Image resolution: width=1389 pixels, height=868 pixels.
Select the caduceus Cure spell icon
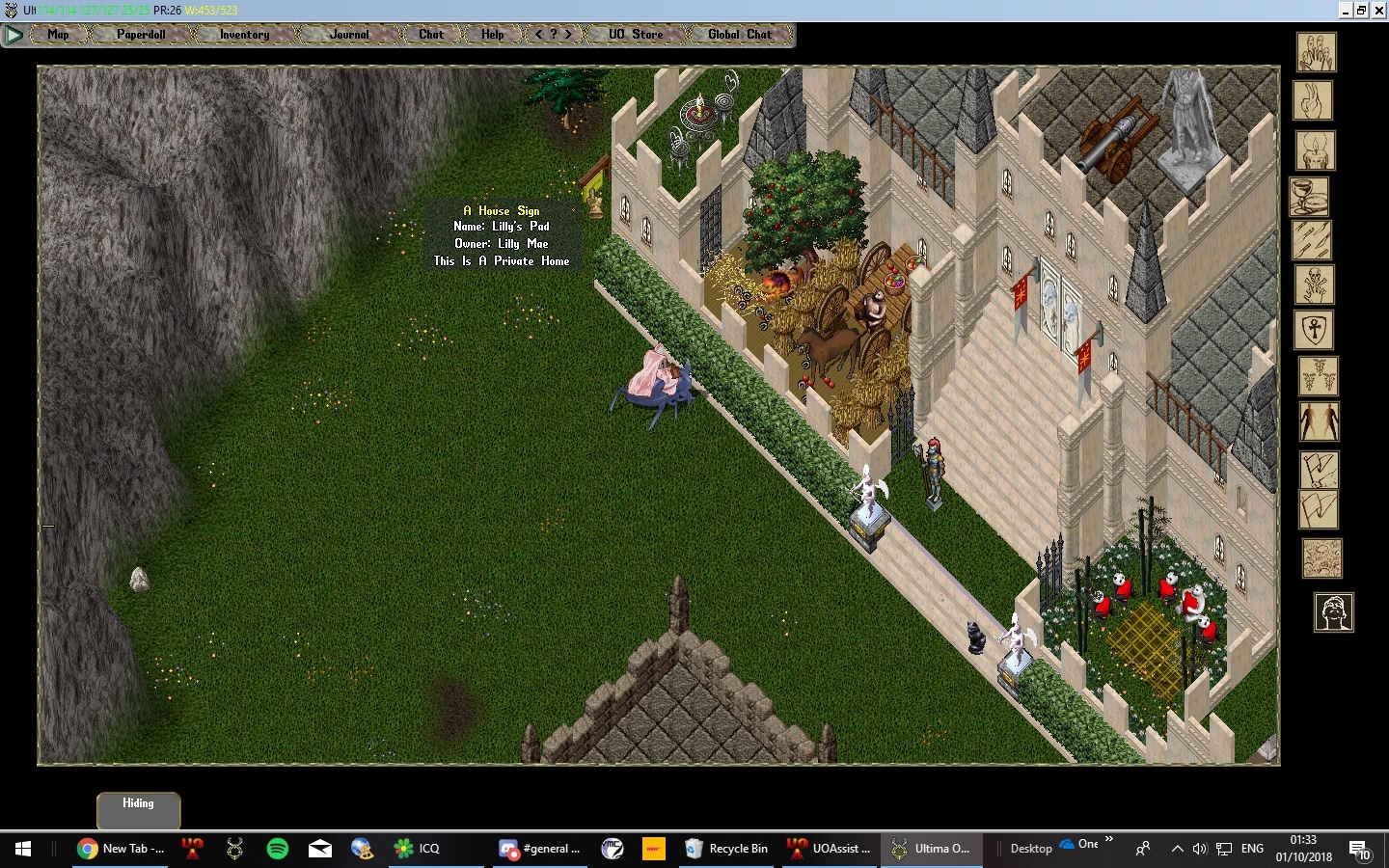tap(1318, 377)
